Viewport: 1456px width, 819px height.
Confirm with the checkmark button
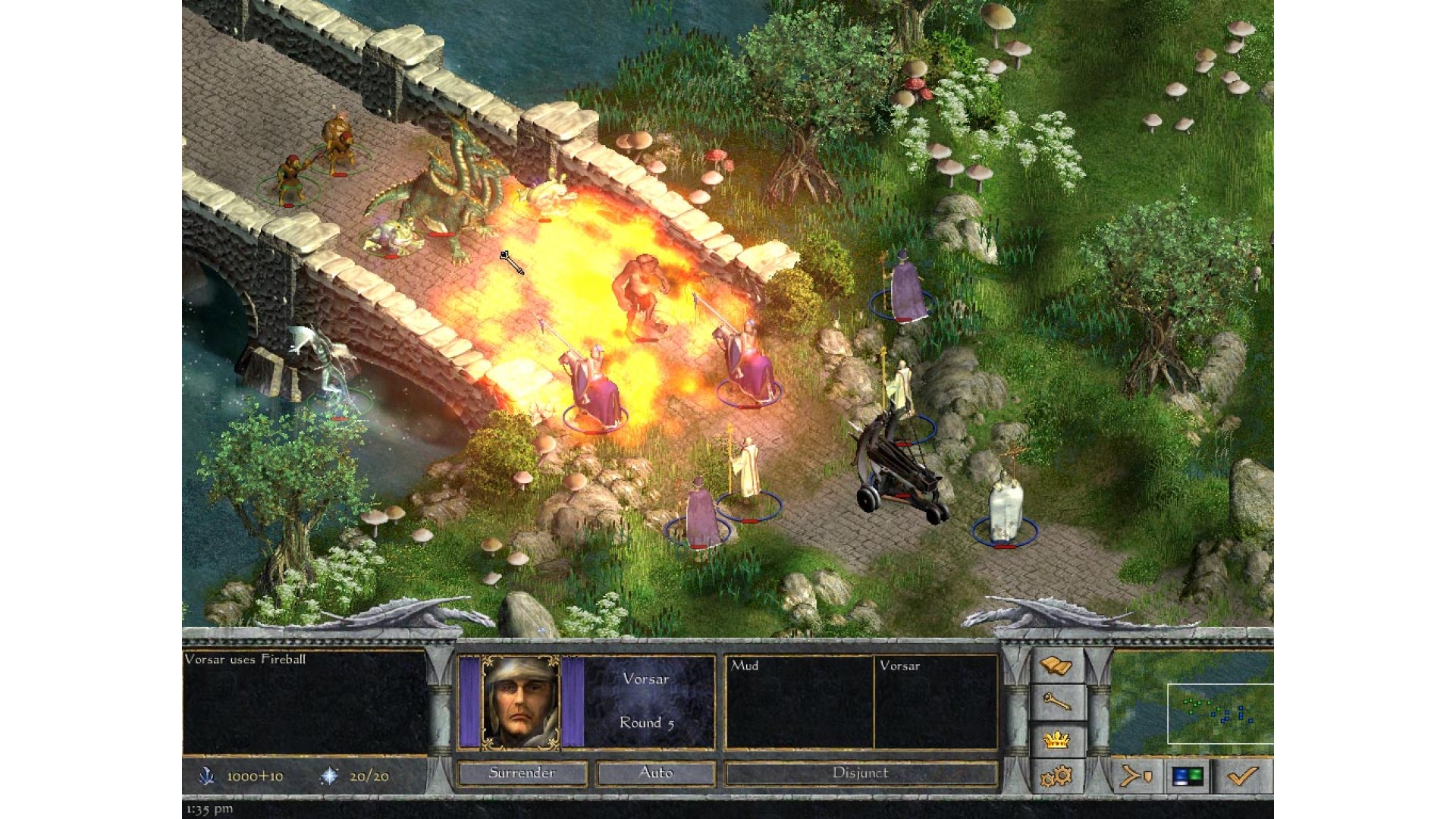click(x=1243, y=777)
